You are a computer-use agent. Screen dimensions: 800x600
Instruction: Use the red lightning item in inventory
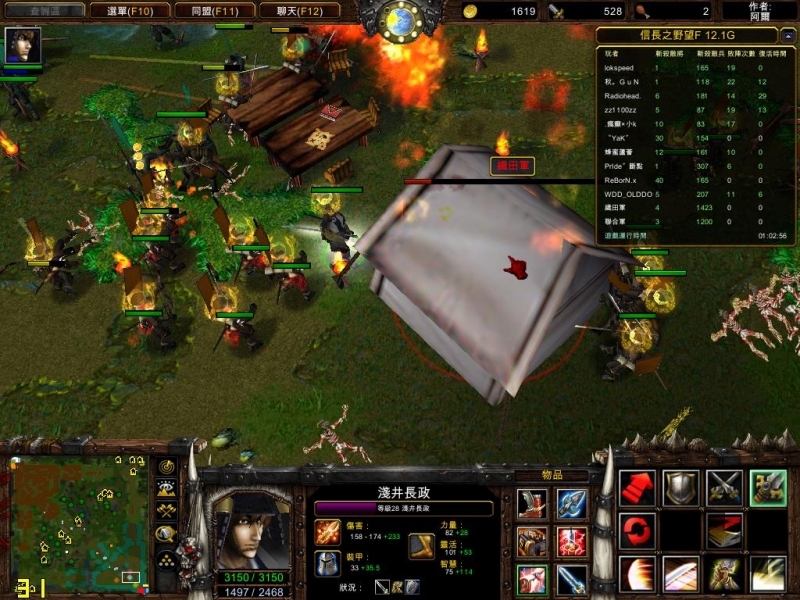click(x=572, y=541)
